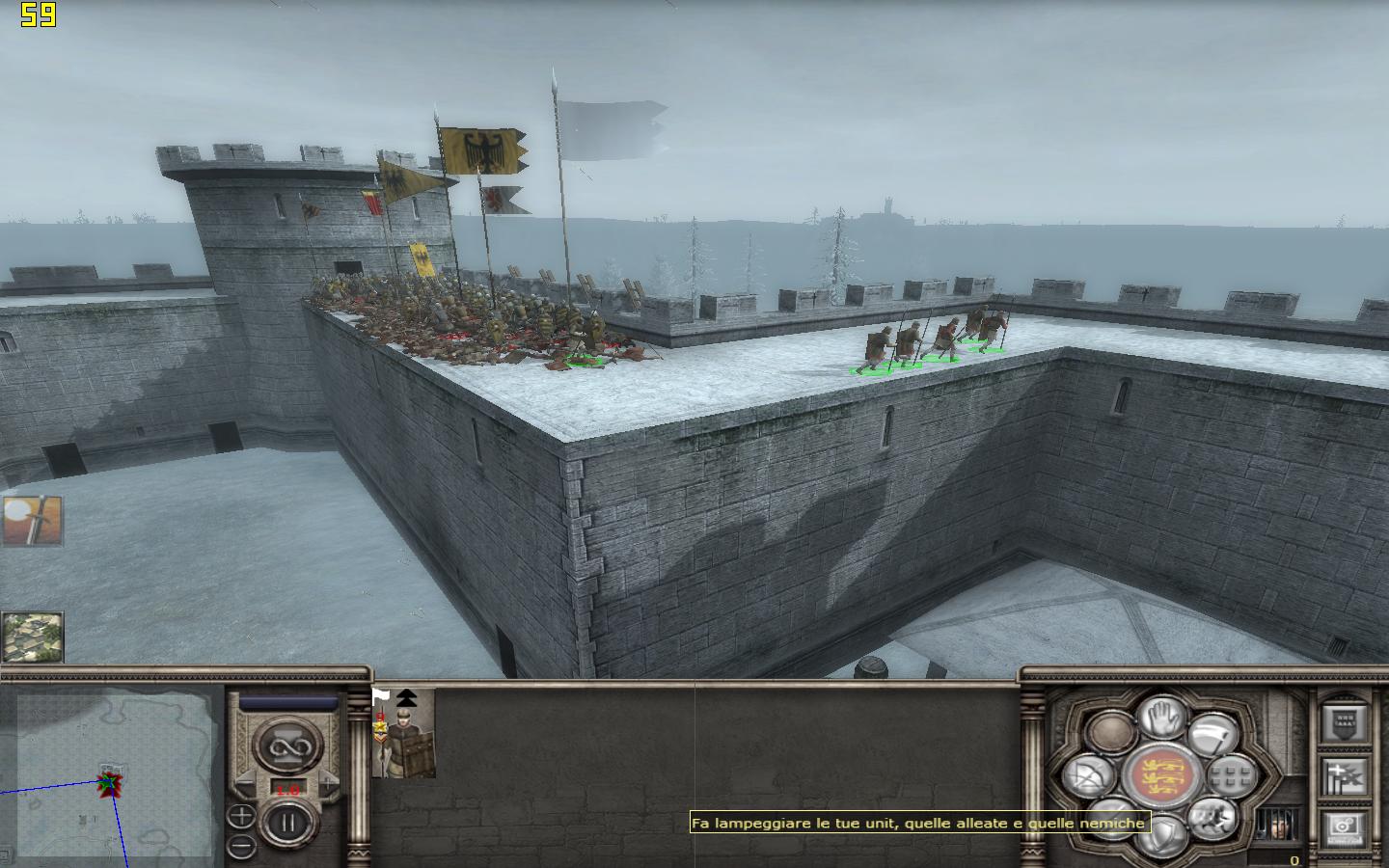Toggle guard mode with the shield icon
This screenshot has width=1389, height=868.
(1160, 833)
